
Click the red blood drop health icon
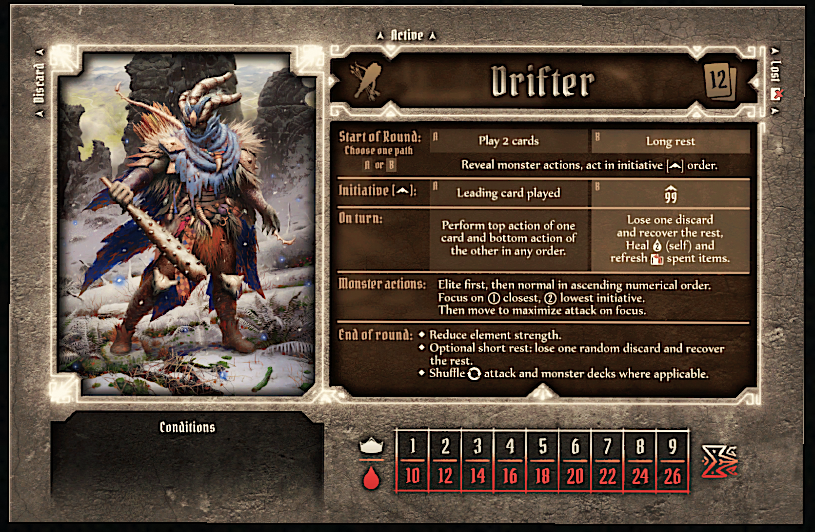click(370, 477)
